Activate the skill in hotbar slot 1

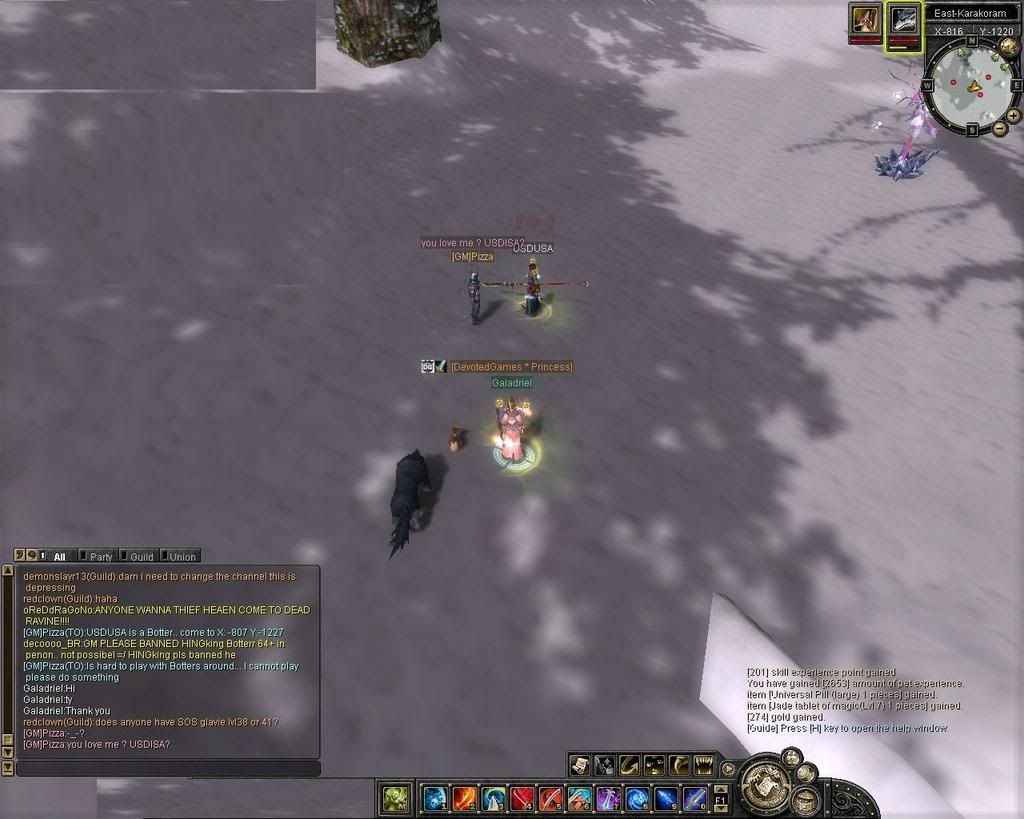pyautogui.click(x=435, y=798)
